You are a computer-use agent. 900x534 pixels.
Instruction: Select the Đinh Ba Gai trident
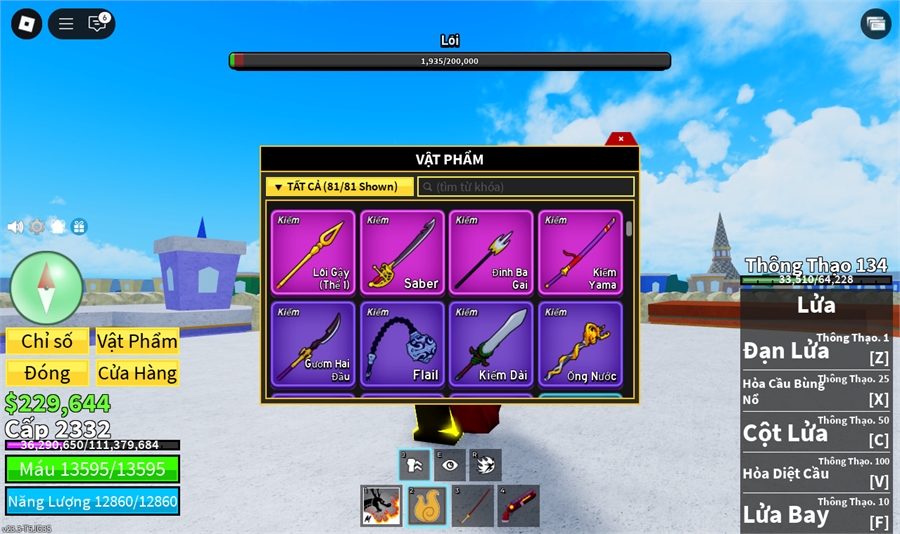491,252
